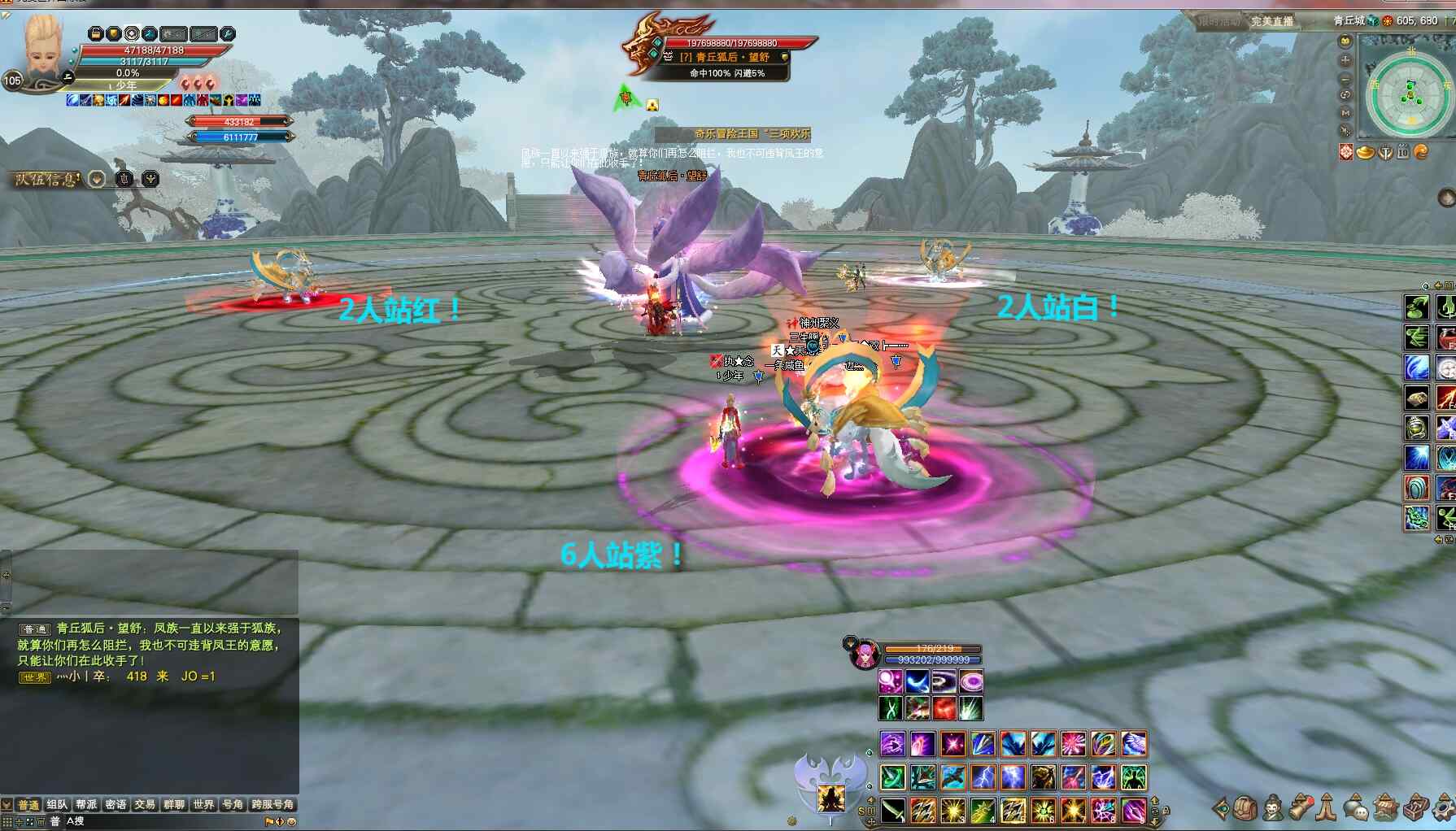Use the blue lightning bolt skill

coord(983,777)
